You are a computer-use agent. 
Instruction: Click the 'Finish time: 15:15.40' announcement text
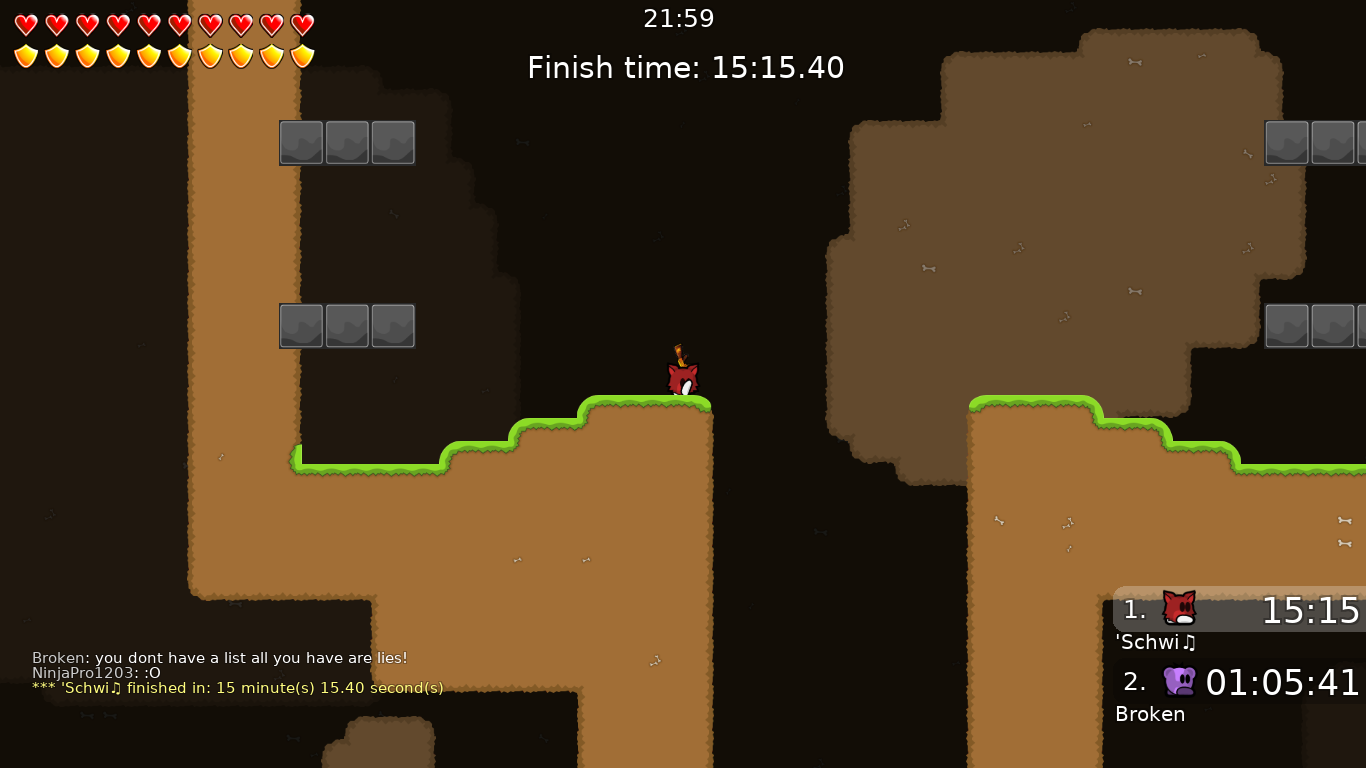point(685,67)
